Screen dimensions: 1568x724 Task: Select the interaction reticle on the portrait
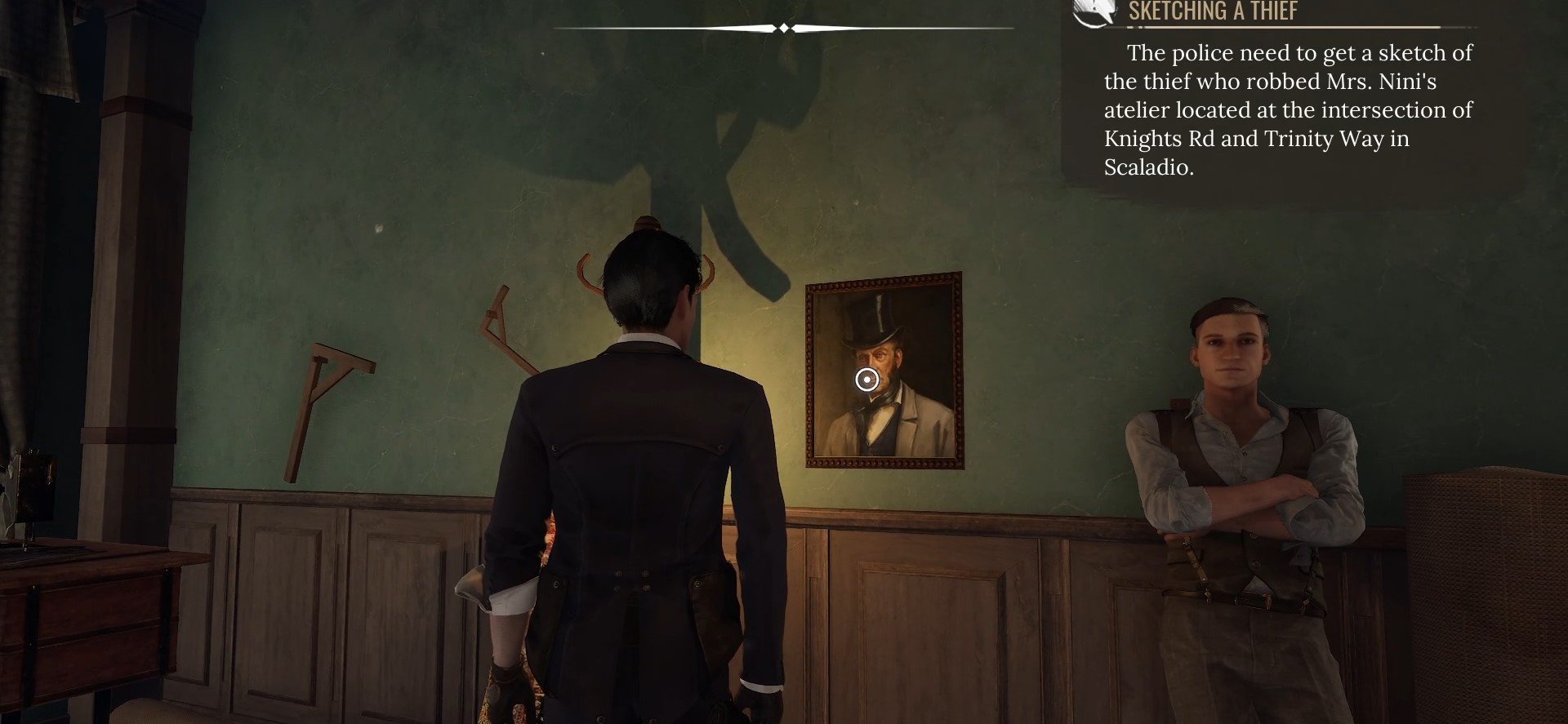(867, 379)
